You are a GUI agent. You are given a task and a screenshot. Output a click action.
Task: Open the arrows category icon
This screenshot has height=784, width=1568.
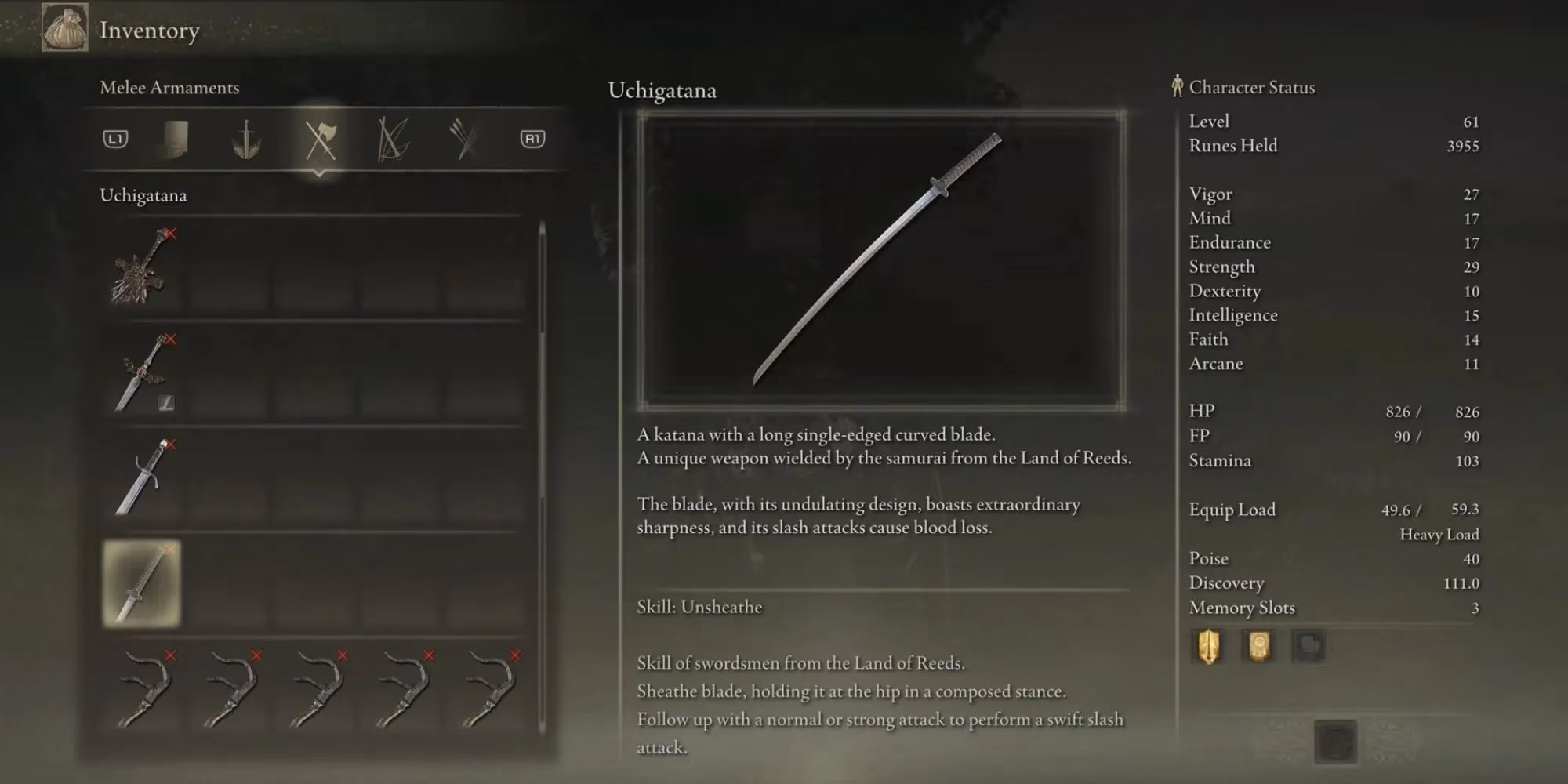[463, 140]
